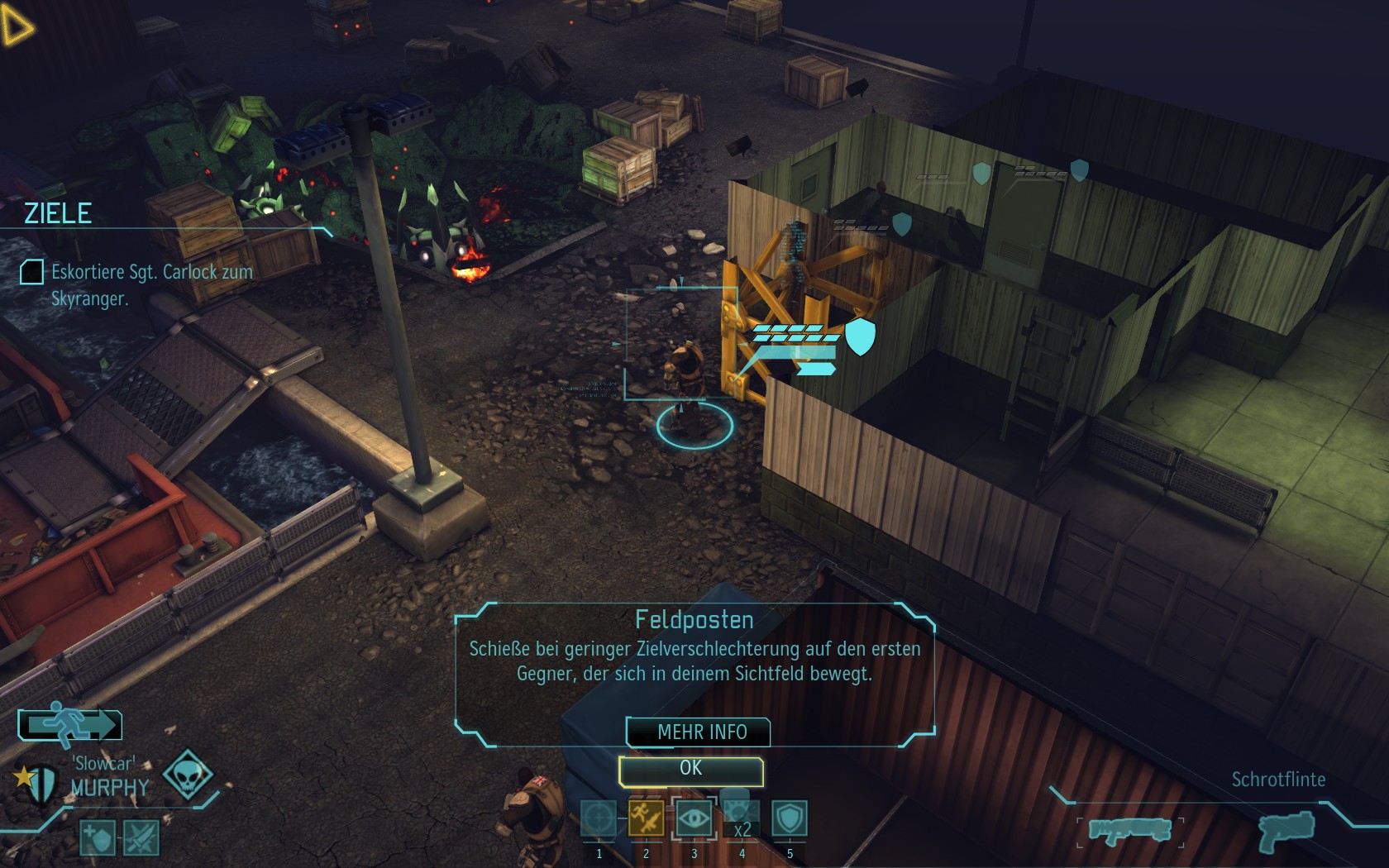Switch to the shotgun weapon

pyautogui.click(x=1129, y=830)
